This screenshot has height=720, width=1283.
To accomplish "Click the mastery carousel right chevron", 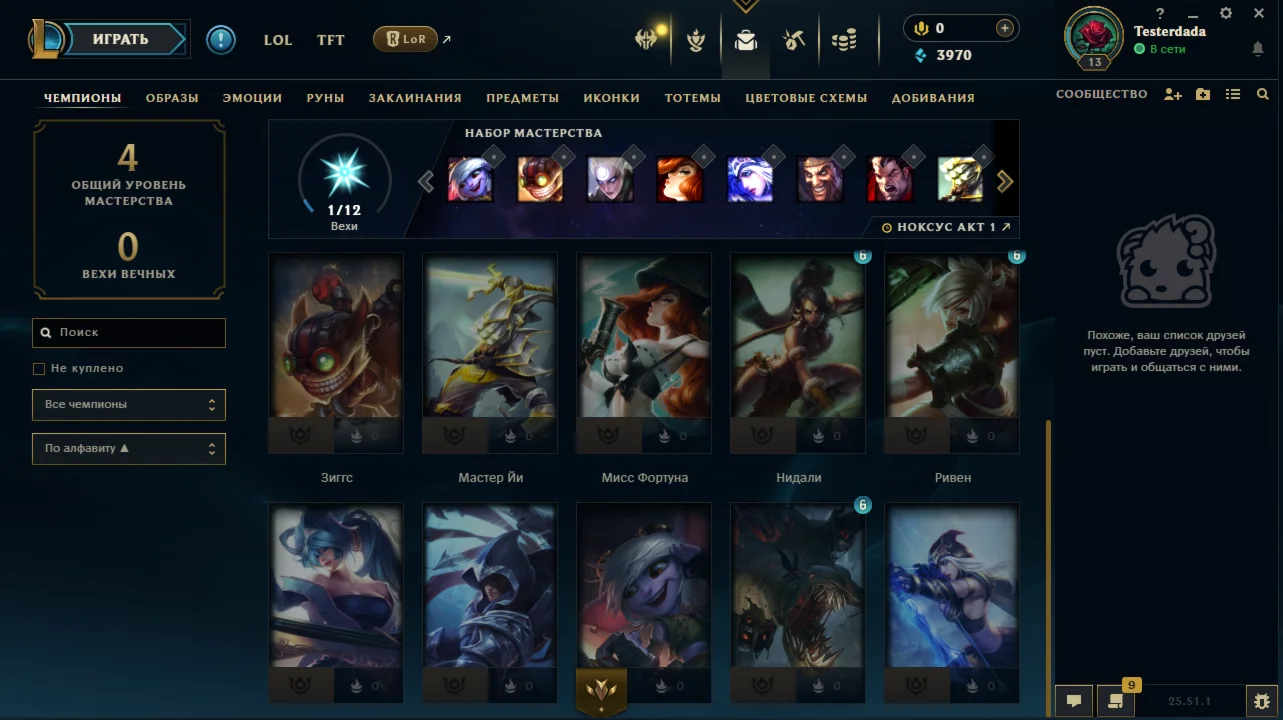I will point(1005,181).
